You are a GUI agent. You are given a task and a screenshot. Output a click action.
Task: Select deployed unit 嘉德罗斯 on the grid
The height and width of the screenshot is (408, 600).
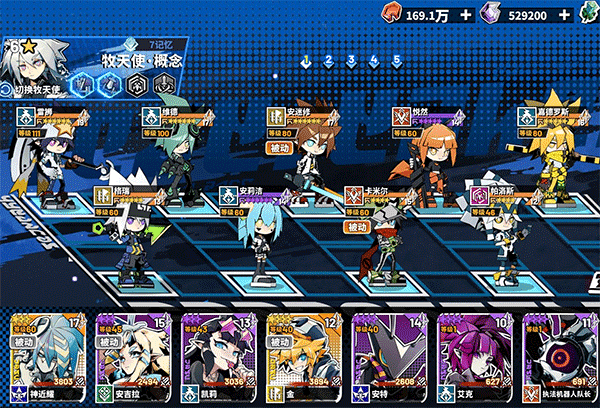(x=553, y=155)
